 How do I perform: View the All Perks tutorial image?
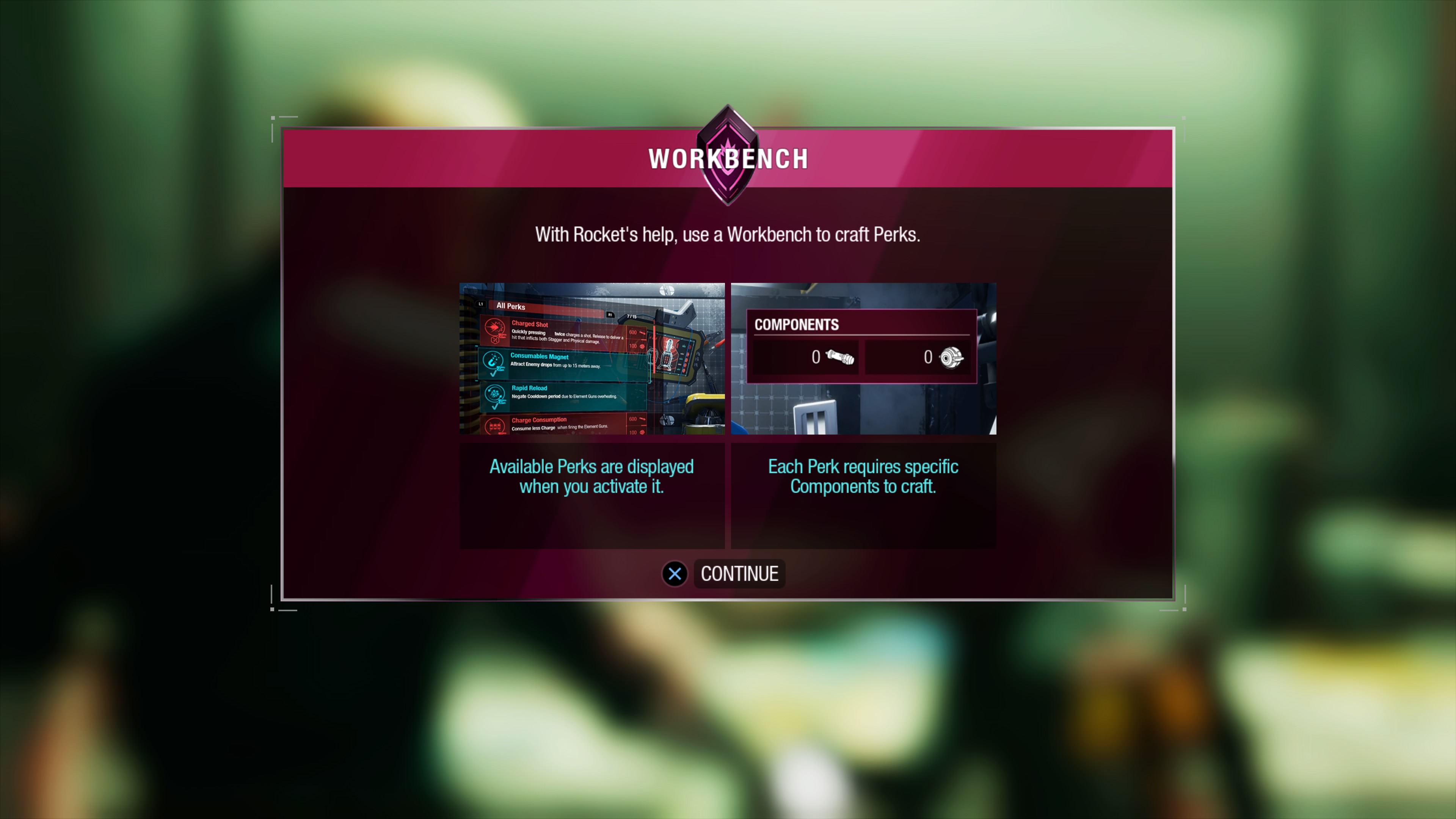pos(592,358)
